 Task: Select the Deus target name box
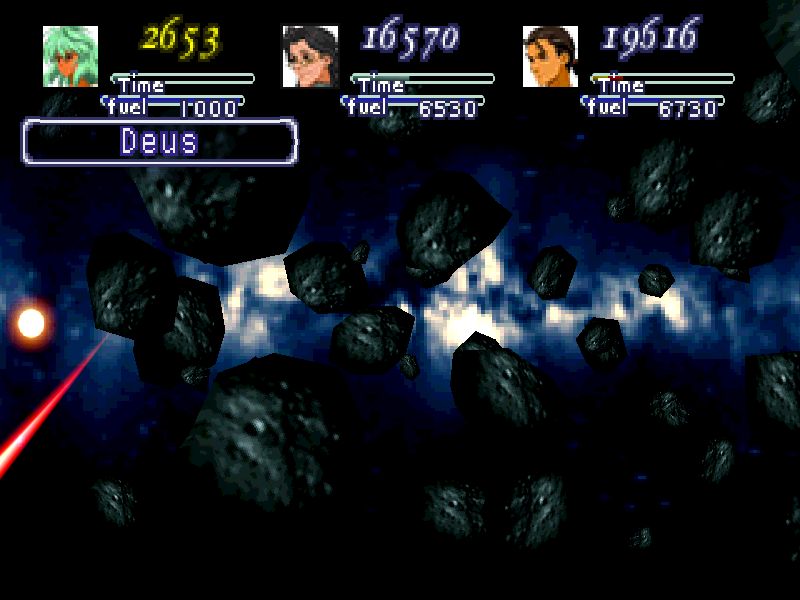(x=160, y=142)
